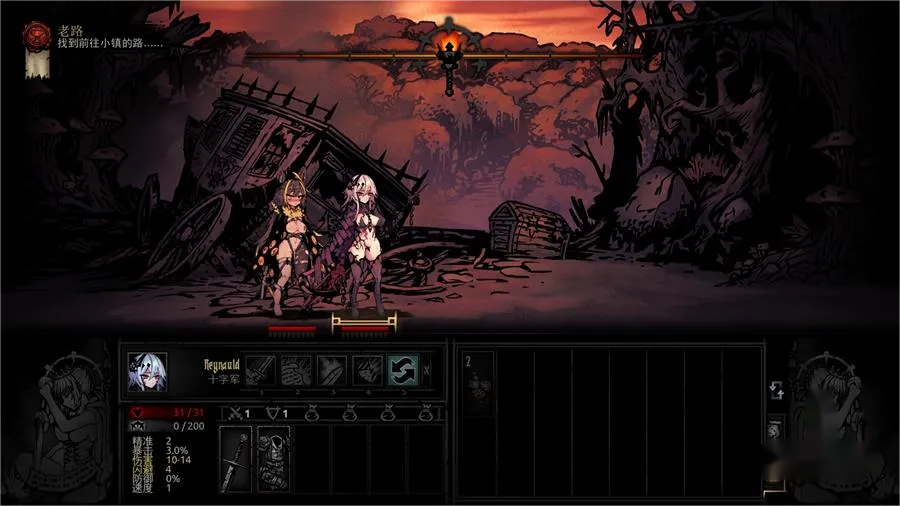The image size is (900, 506).
Task: Select the equipped longsword weapon slot
Action: click(x=235, y=459)
